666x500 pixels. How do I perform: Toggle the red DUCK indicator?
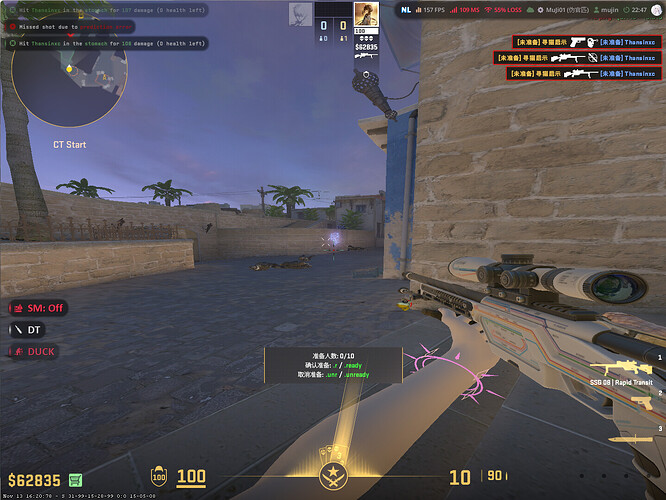click(34, 351)
